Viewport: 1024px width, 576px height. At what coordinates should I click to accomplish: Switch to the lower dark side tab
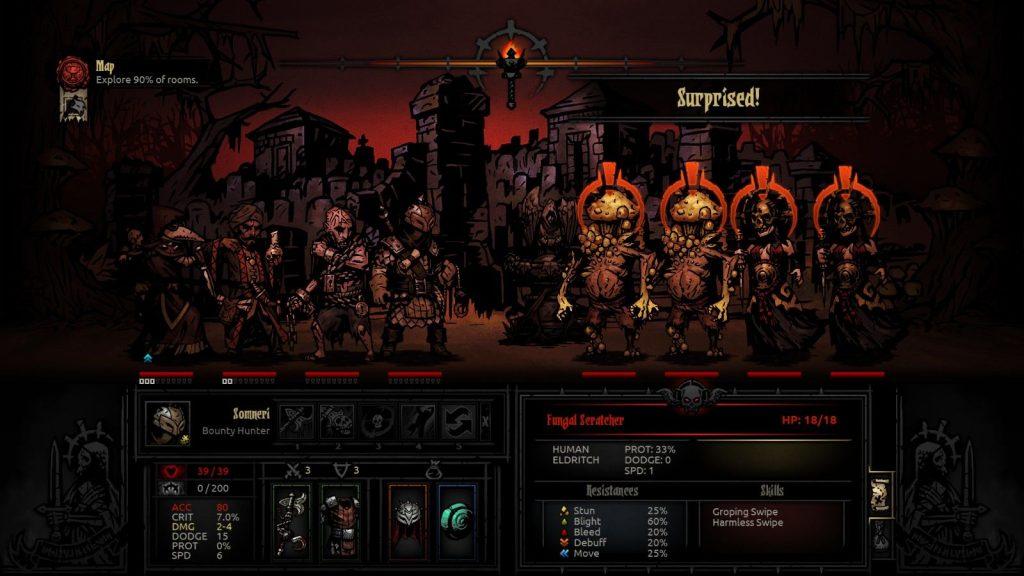(x=879, y=537)
